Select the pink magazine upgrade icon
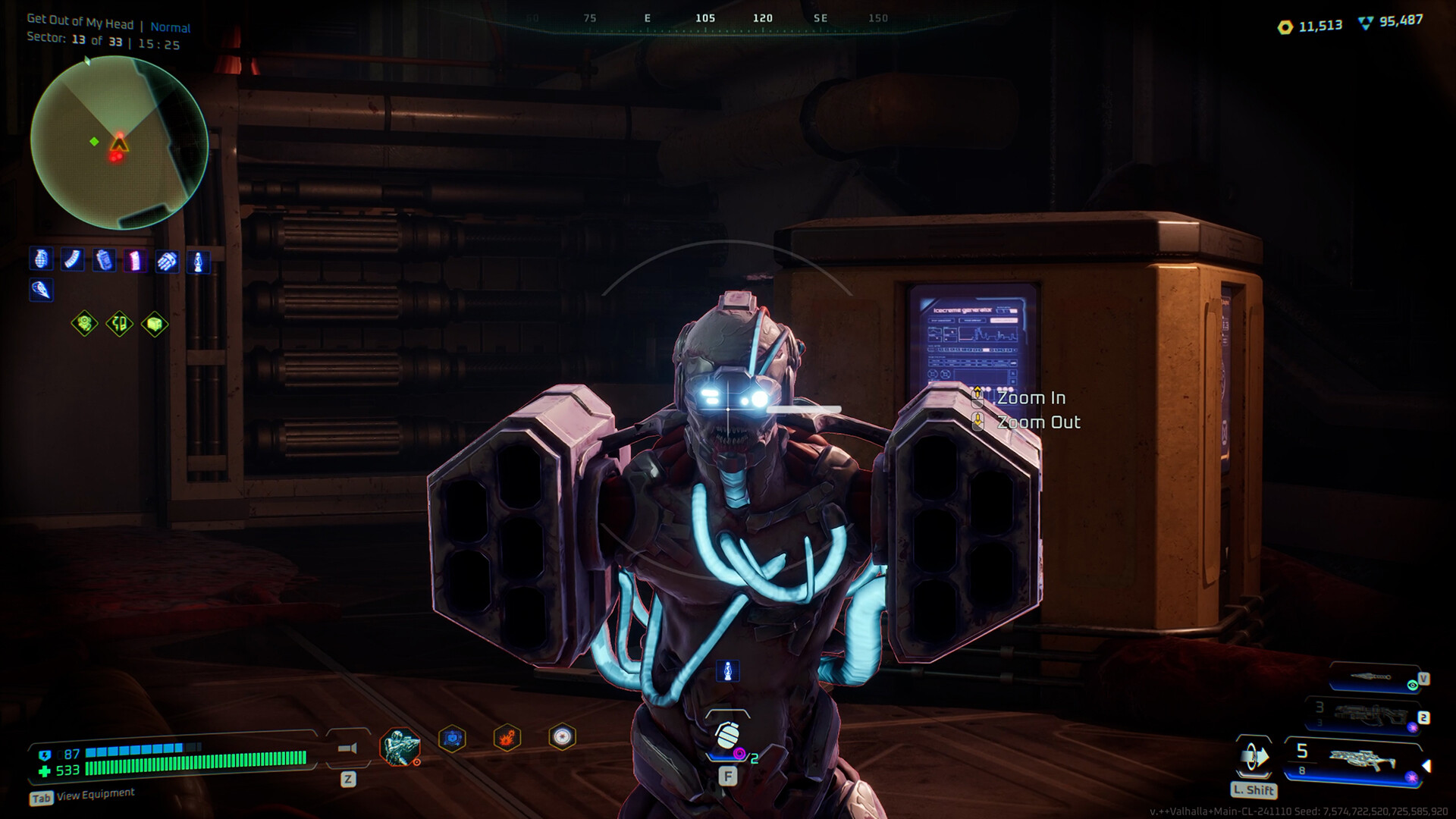The width and height of the screenshot is (1456, 819). [x=136, y=262]
